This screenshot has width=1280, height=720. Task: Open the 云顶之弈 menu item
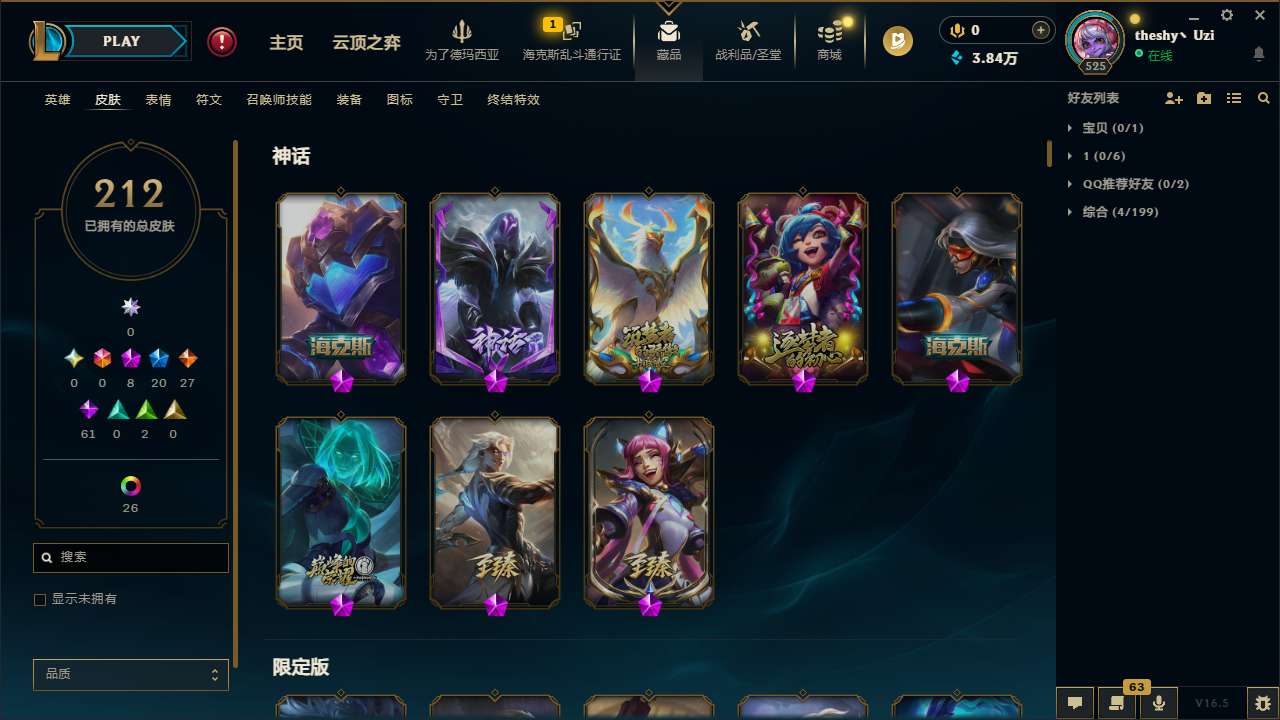tap(365, 41)
